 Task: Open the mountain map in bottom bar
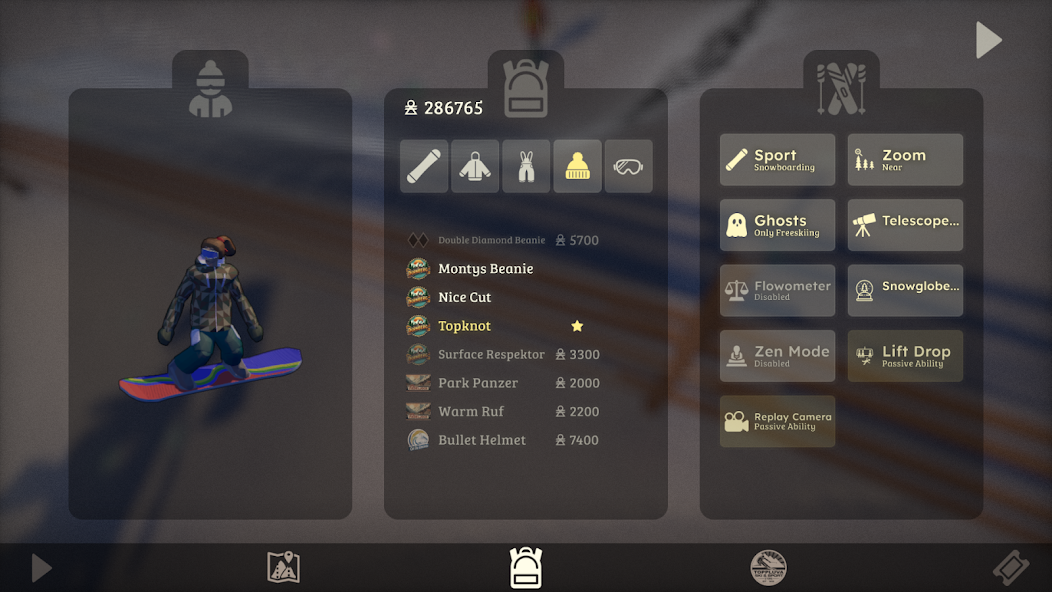pos(284,568)
